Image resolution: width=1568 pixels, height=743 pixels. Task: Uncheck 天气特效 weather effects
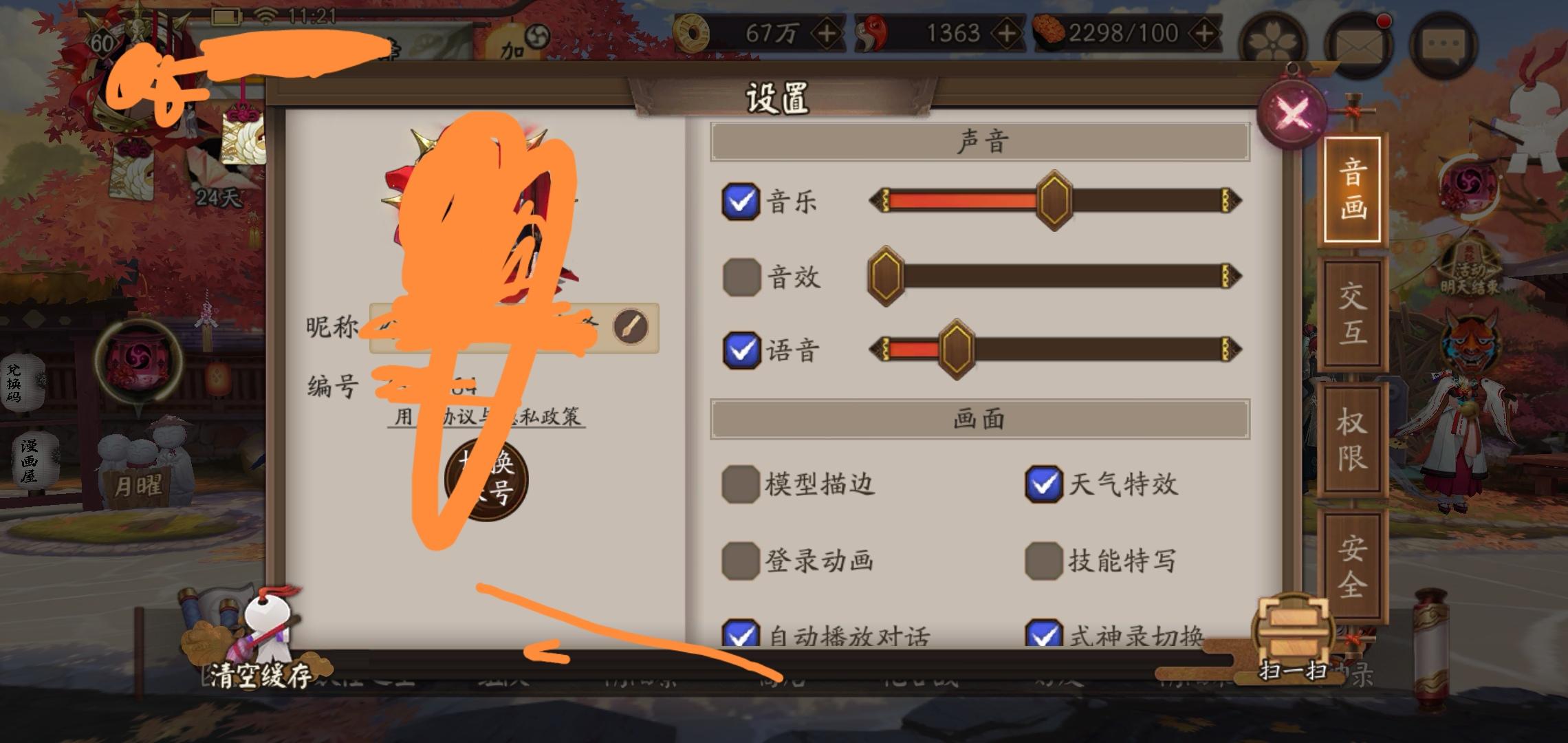[x=1045, y=485]
